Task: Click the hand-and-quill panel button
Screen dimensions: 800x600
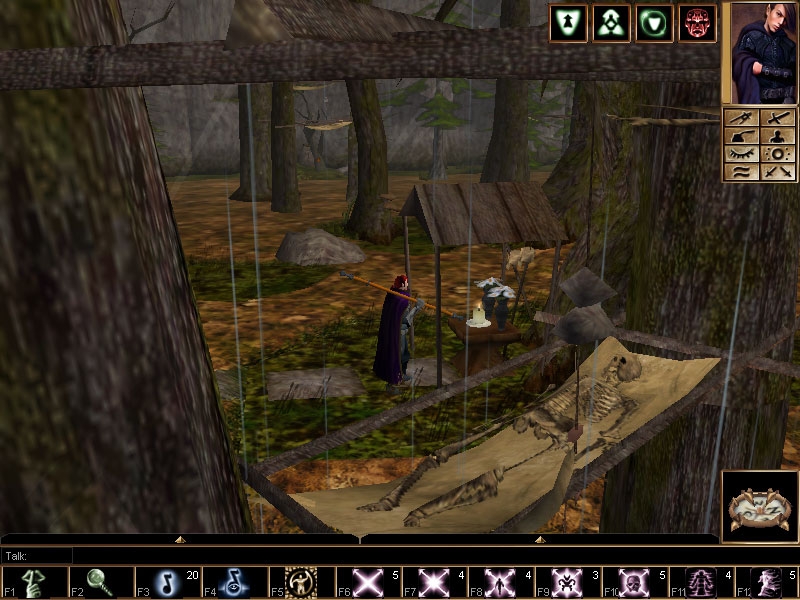Action: [x=741, y=136]
